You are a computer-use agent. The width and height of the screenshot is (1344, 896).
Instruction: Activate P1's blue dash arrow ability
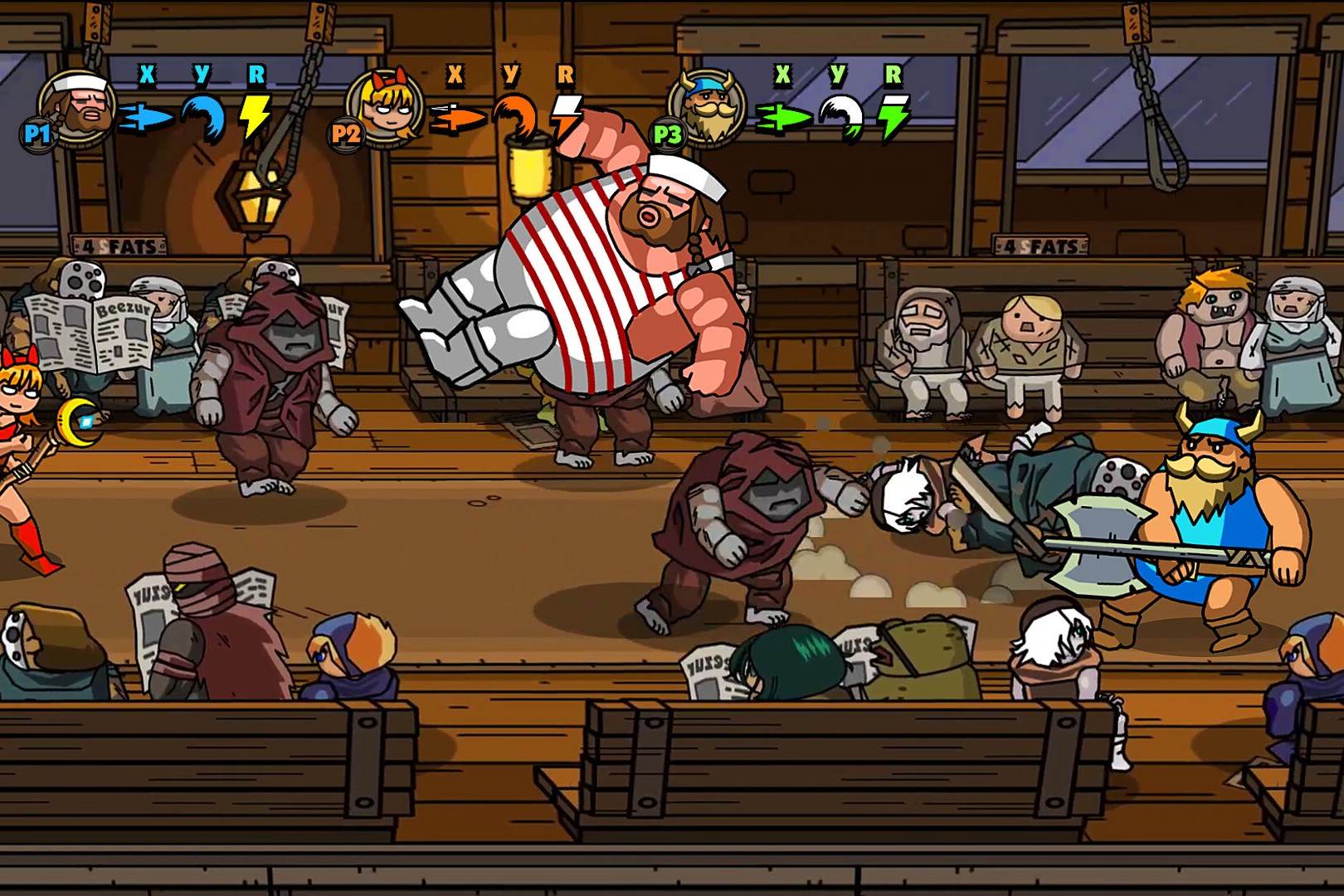tap(145, 119)
